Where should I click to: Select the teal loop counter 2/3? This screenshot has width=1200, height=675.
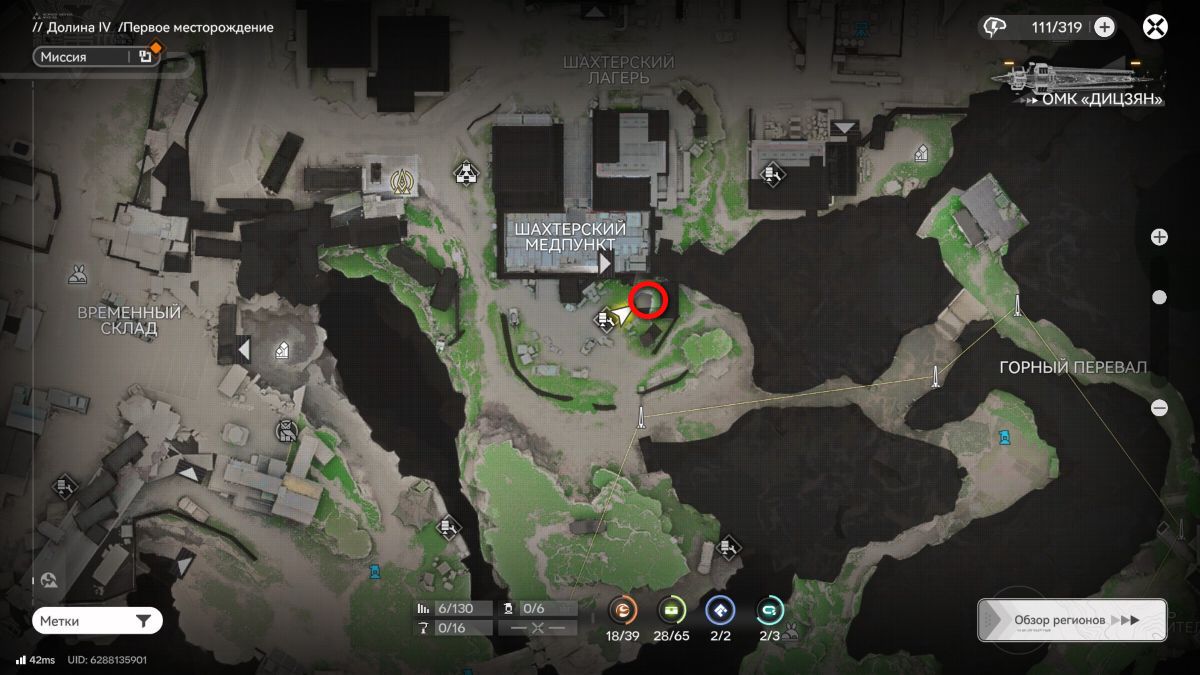click(769, 609)
